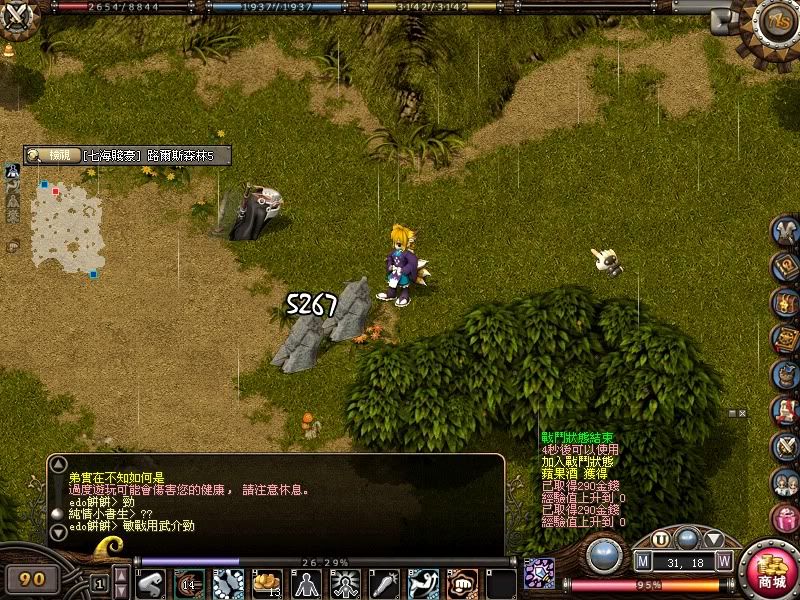Close the system message log panel
Screen dimensions: 800x600
743,413
